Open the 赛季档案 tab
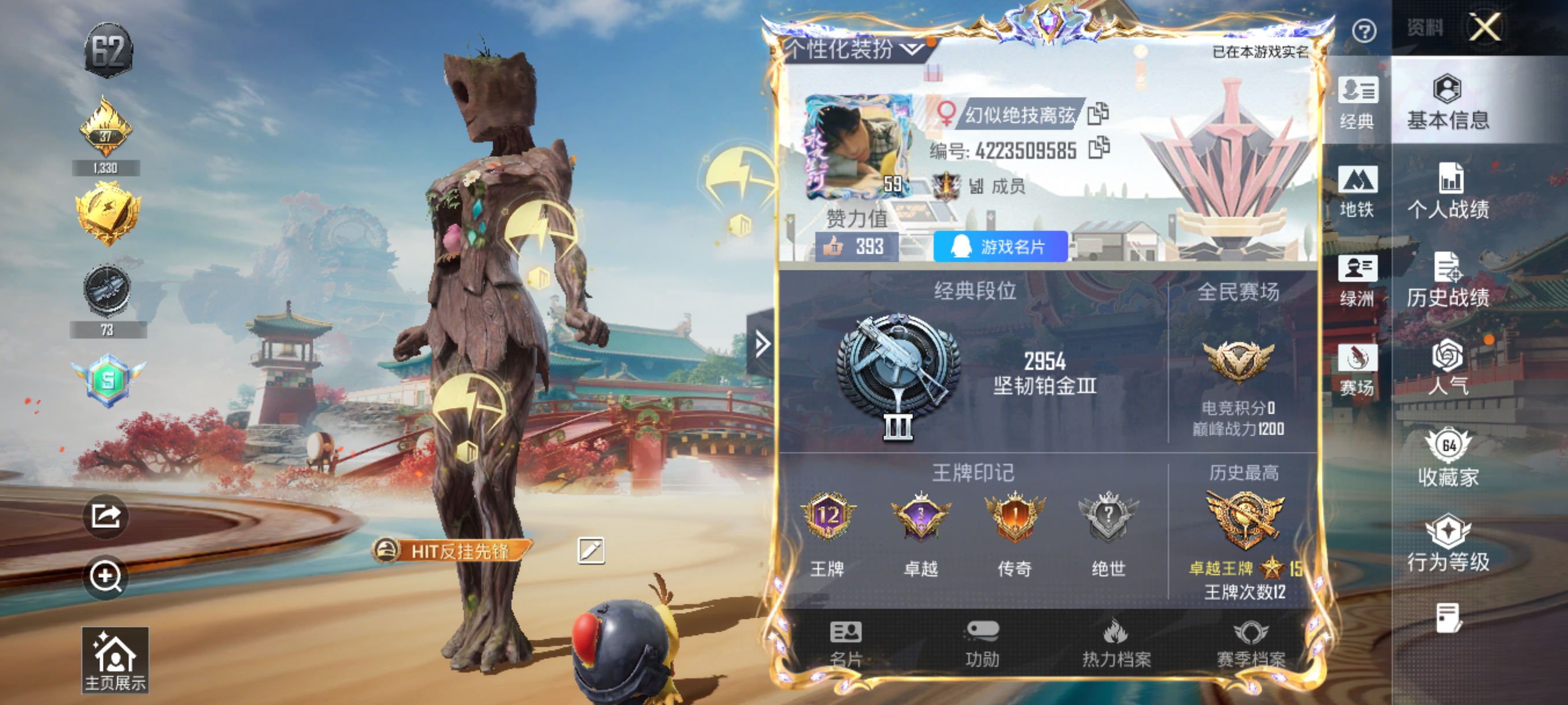The height and width of the screenshot is (705, 1568). 1250,645
